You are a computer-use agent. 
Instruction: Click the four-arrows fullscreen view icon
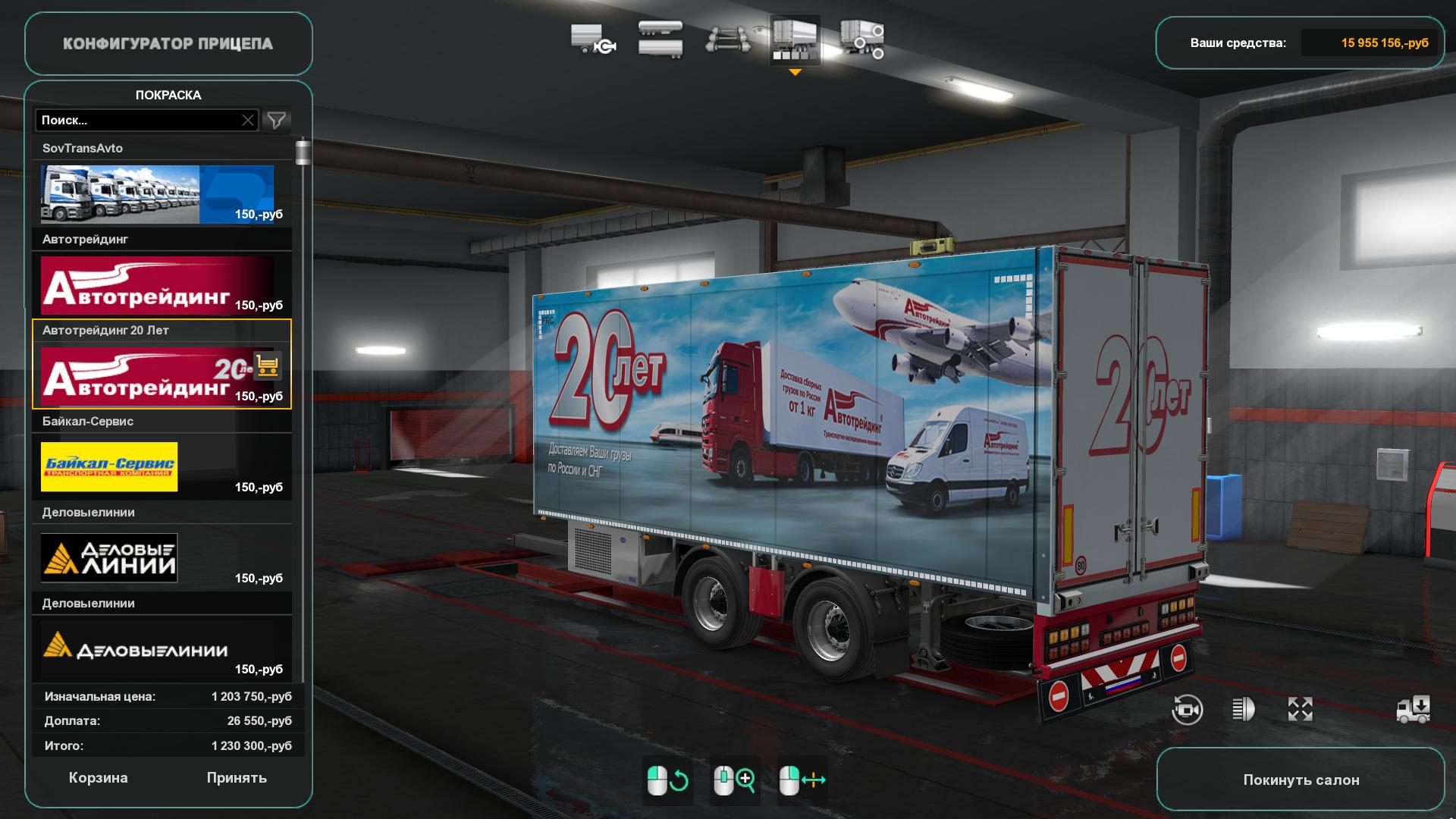pyautogui.click(x=1300, y=710)
